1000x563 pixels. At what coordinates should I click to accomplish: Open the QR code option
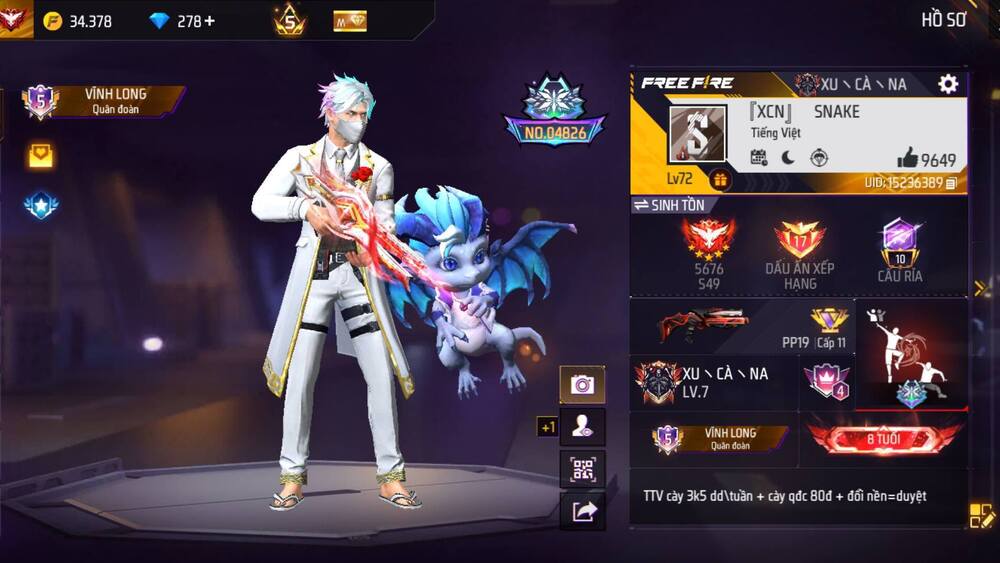click(581, 469)
